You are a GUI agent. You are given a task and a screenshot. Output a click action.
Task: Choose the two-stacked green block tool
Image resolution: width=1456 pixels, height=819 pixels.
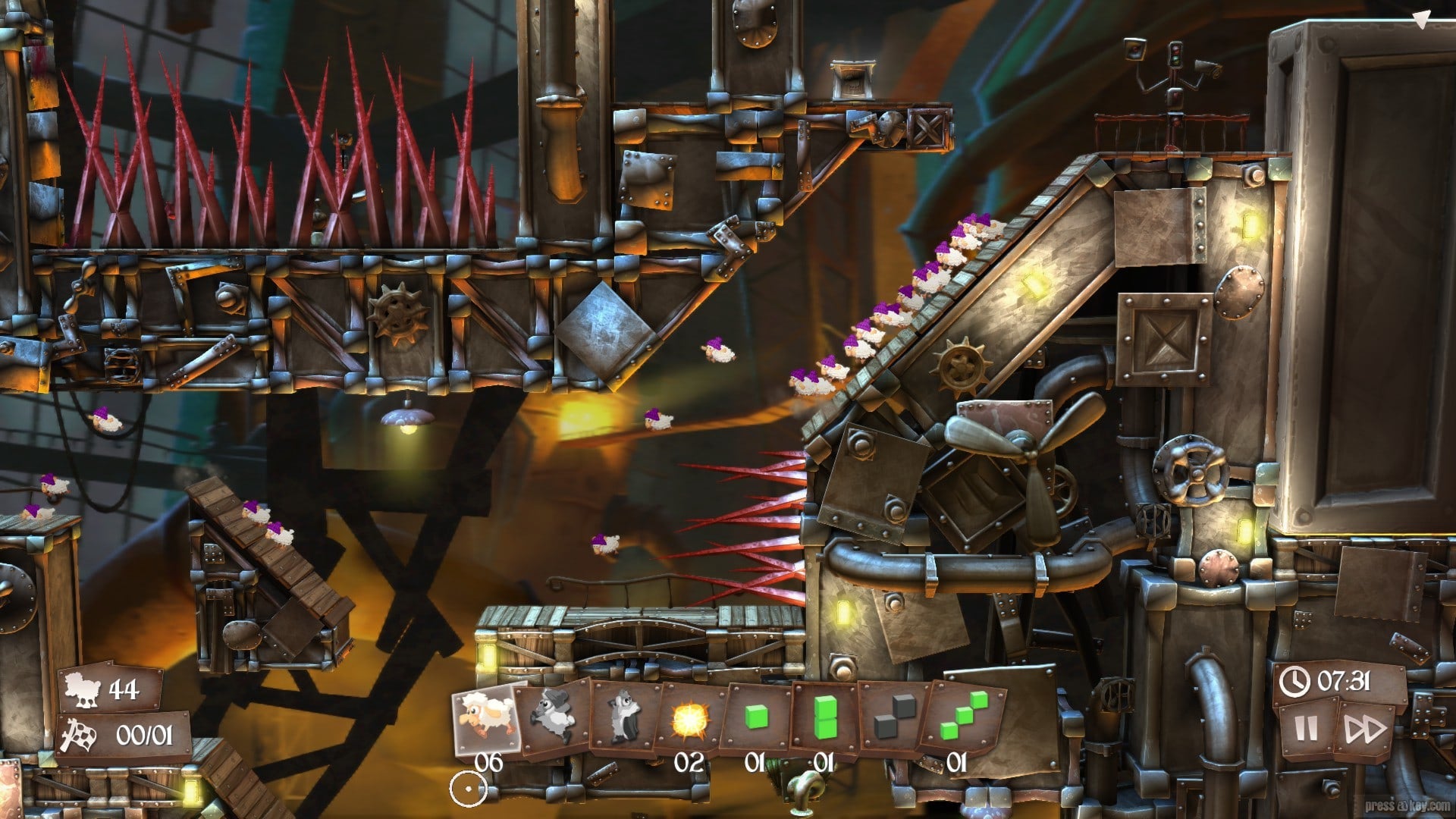coord(824,717)
